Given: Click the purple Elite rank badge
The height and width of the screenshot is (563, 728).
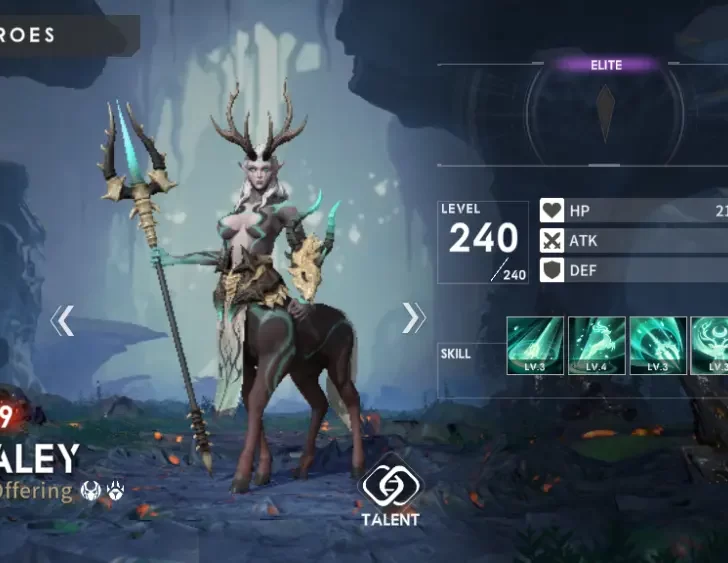Looking at the screenshot, I should [x=605, y=65].
